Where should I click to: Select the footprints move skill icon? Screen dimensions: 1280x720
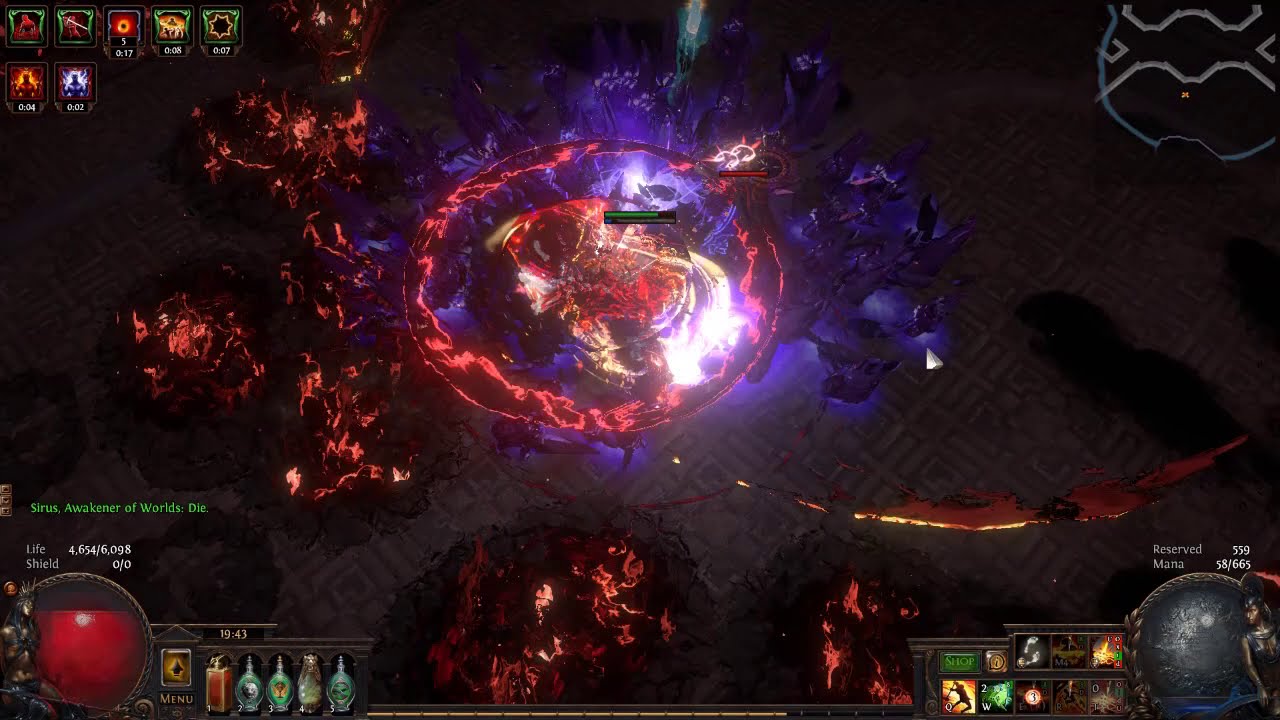[x=1031, y=652]
